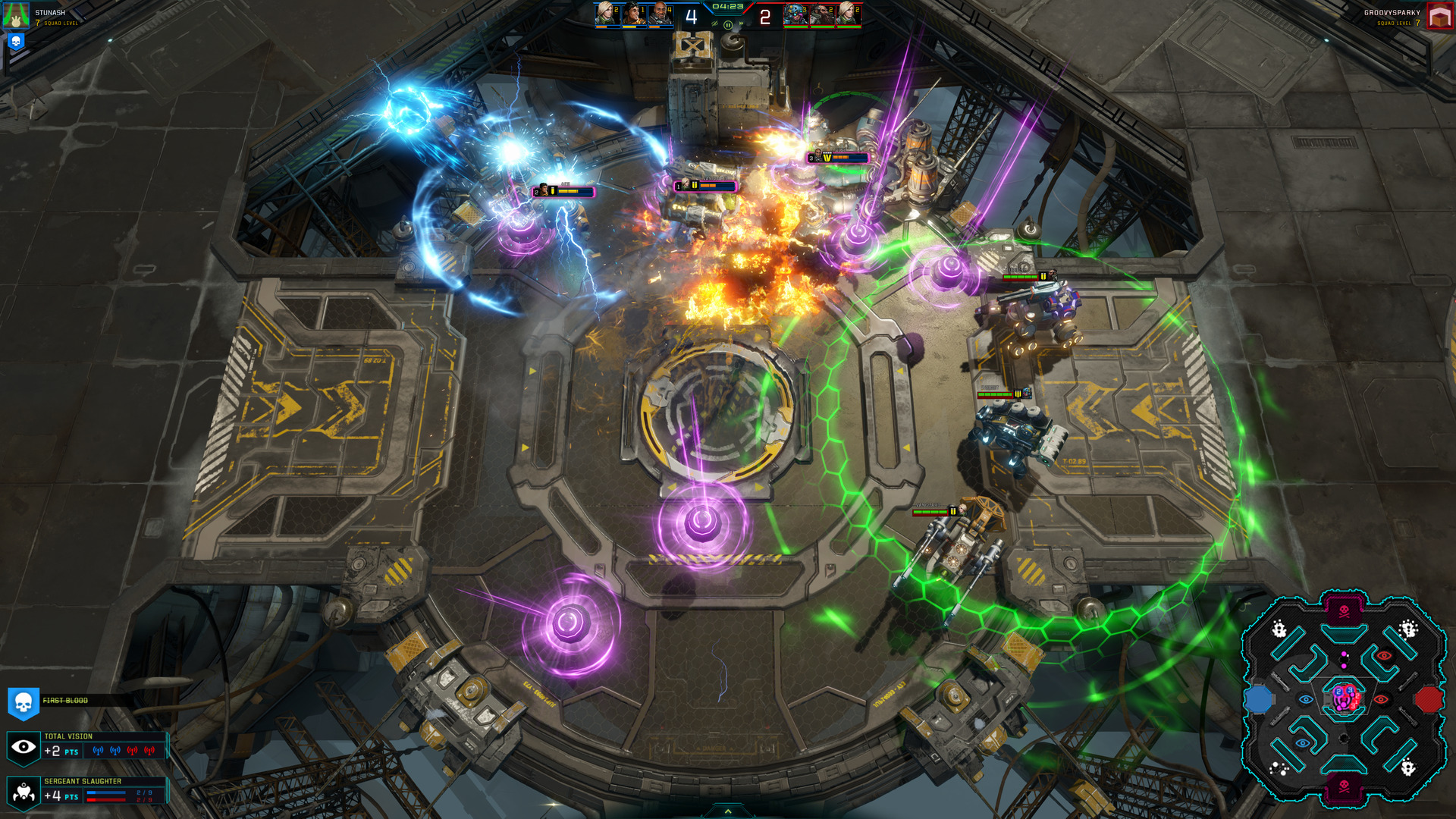This screenshot has height=819, width=1456.
Task: Select a blue signal tower icon in Total Vision
Action: (x=99, y=752)
